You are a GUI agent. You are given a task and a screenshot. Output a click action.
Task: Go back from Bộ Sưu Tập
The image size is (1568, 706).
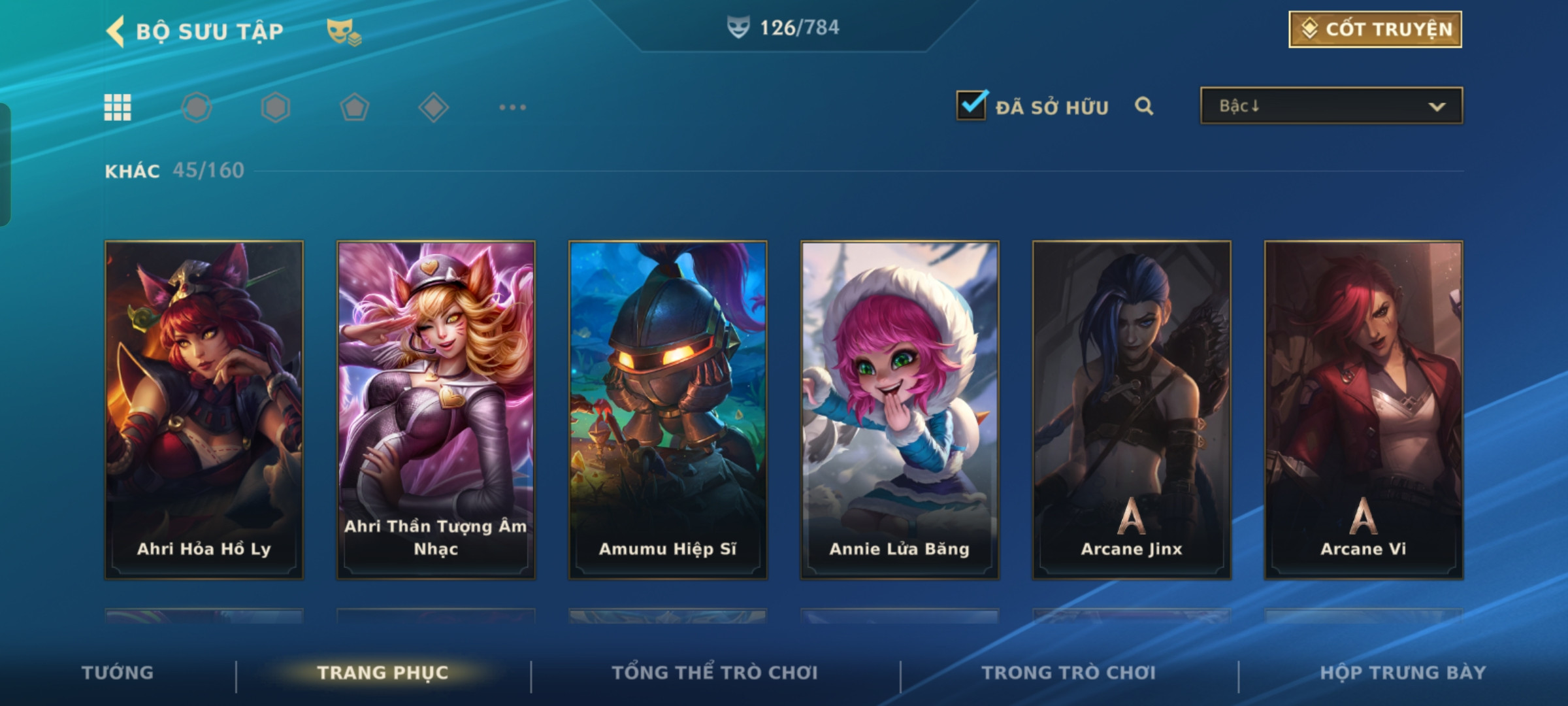click(x=116, y=31)
